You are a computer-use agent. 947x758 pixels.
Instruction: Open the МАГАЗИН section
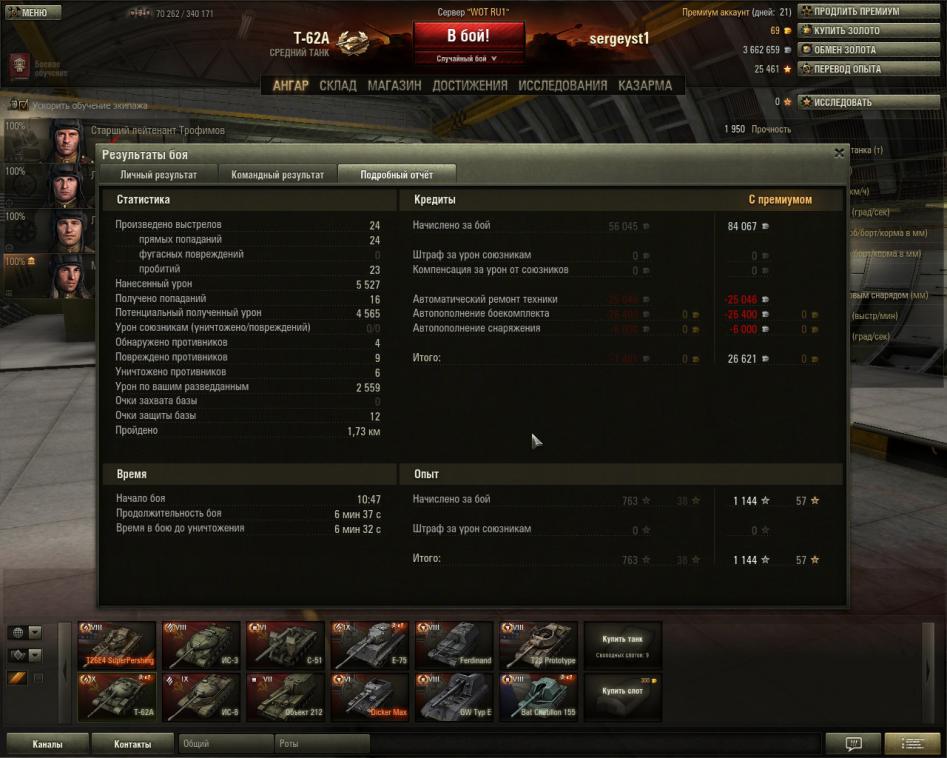click(394, 86)
